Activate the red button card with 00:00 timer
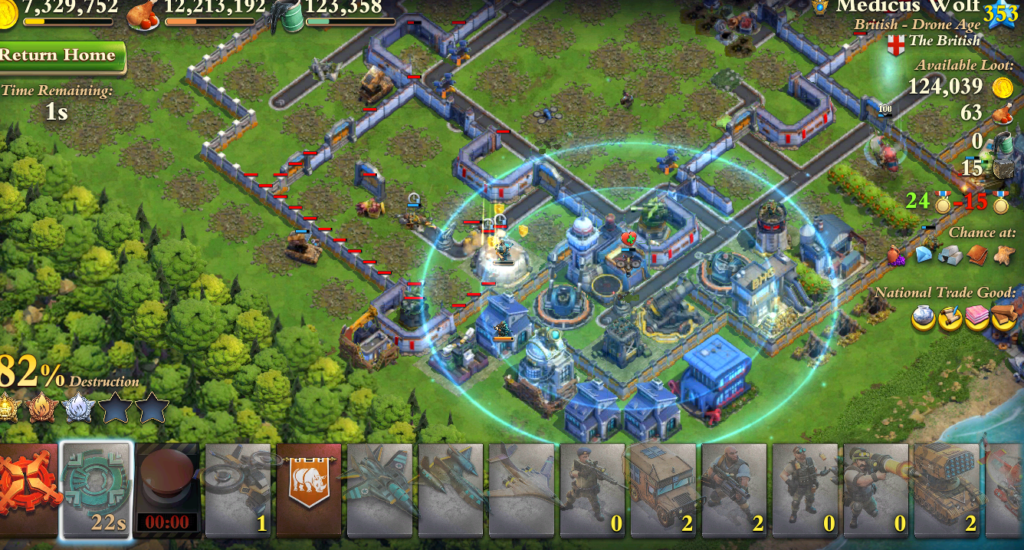The height and width of the screenshot is (550, 1024). 167,491
